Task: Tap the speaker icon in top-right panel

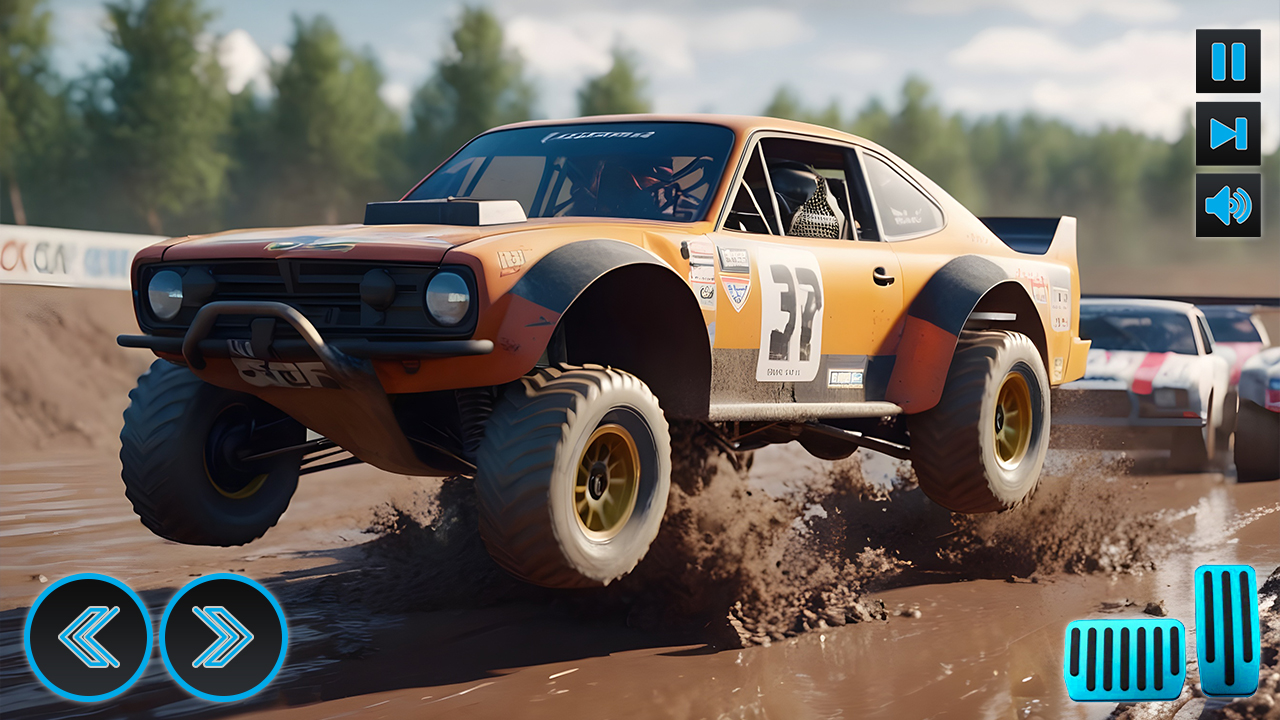Action: [1225, 207]
